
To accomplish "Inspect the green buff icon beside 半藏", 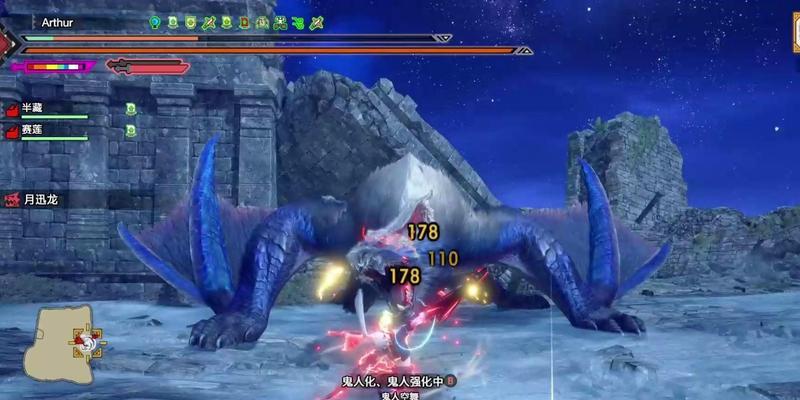I will [131, 109].
